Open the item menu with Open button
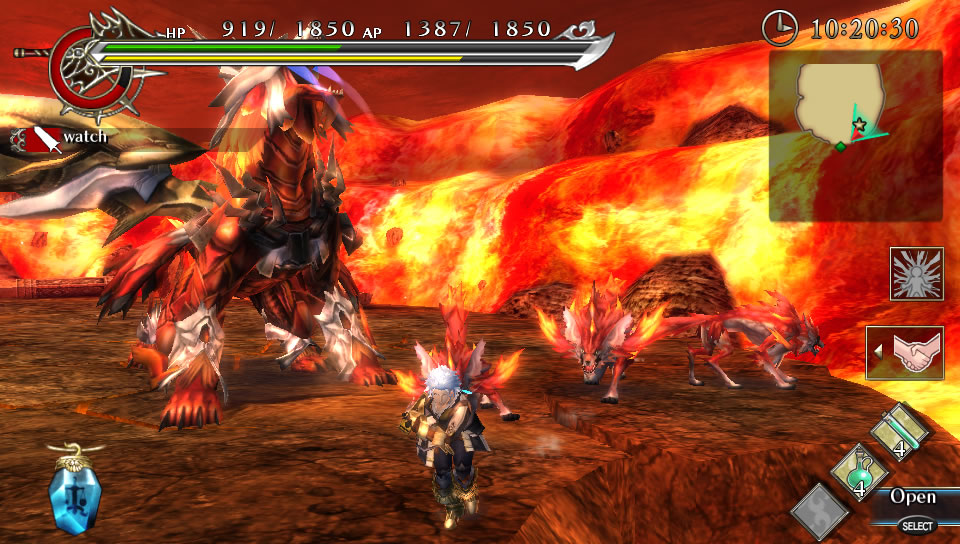The width and height of the screenshot is (960, 544). 912,497
